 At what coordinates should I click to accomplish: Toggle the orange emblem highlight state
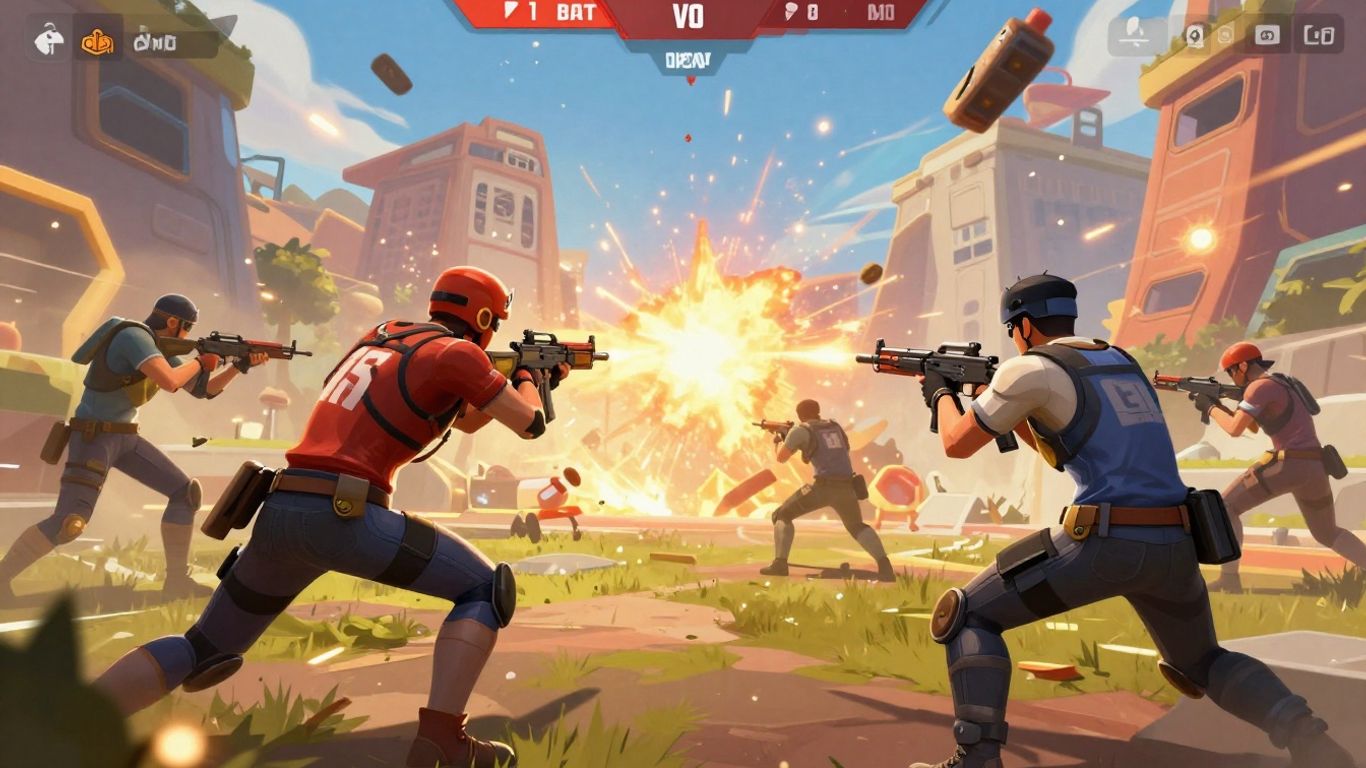(x=96, y=42)
